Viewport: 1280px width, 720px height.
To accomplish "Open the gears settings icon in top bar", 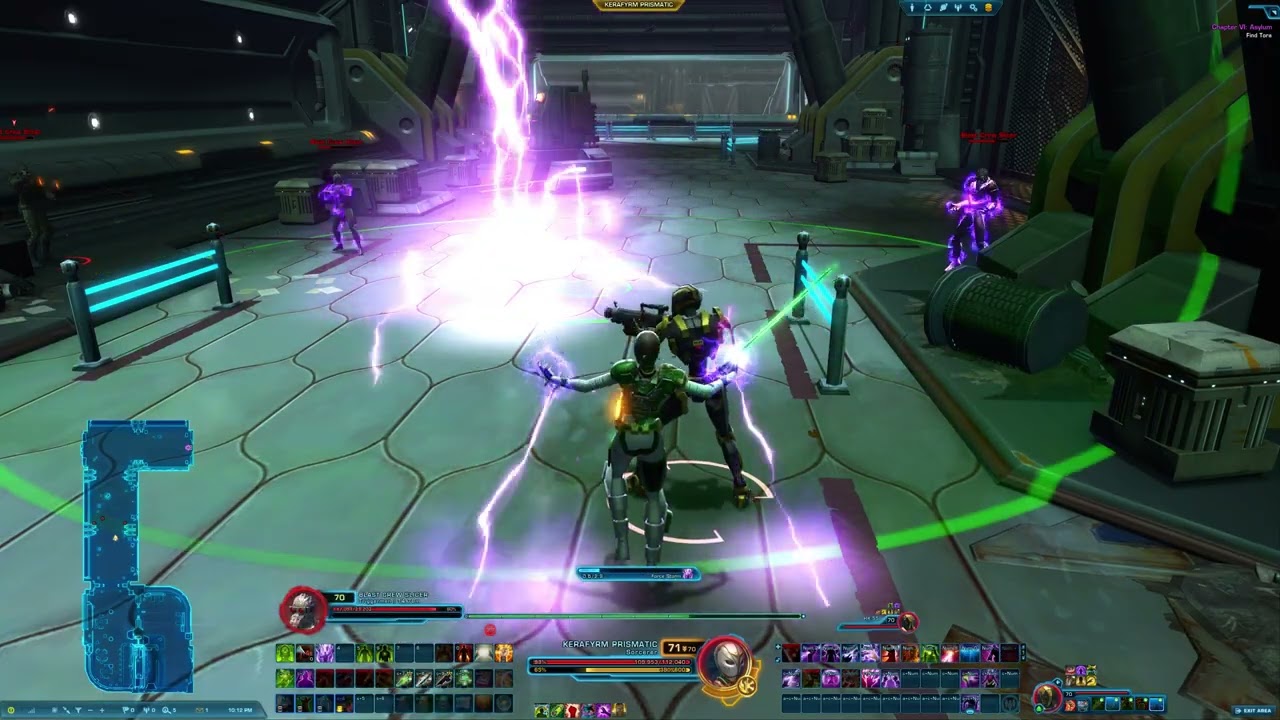I will 974,8.
